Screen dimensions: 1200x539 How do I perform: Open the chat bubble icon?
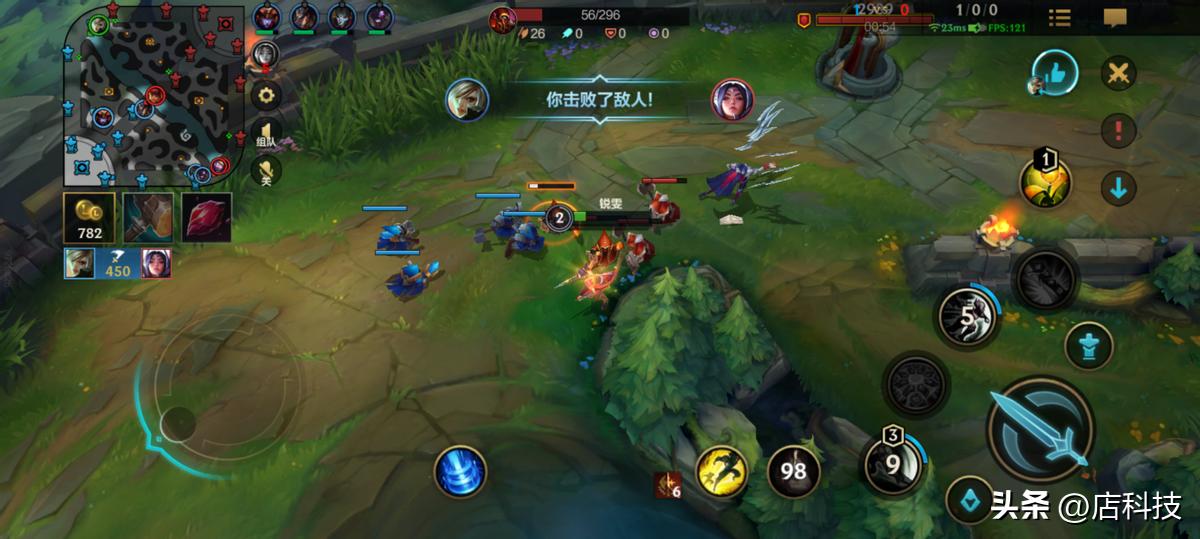(1115, 18)
